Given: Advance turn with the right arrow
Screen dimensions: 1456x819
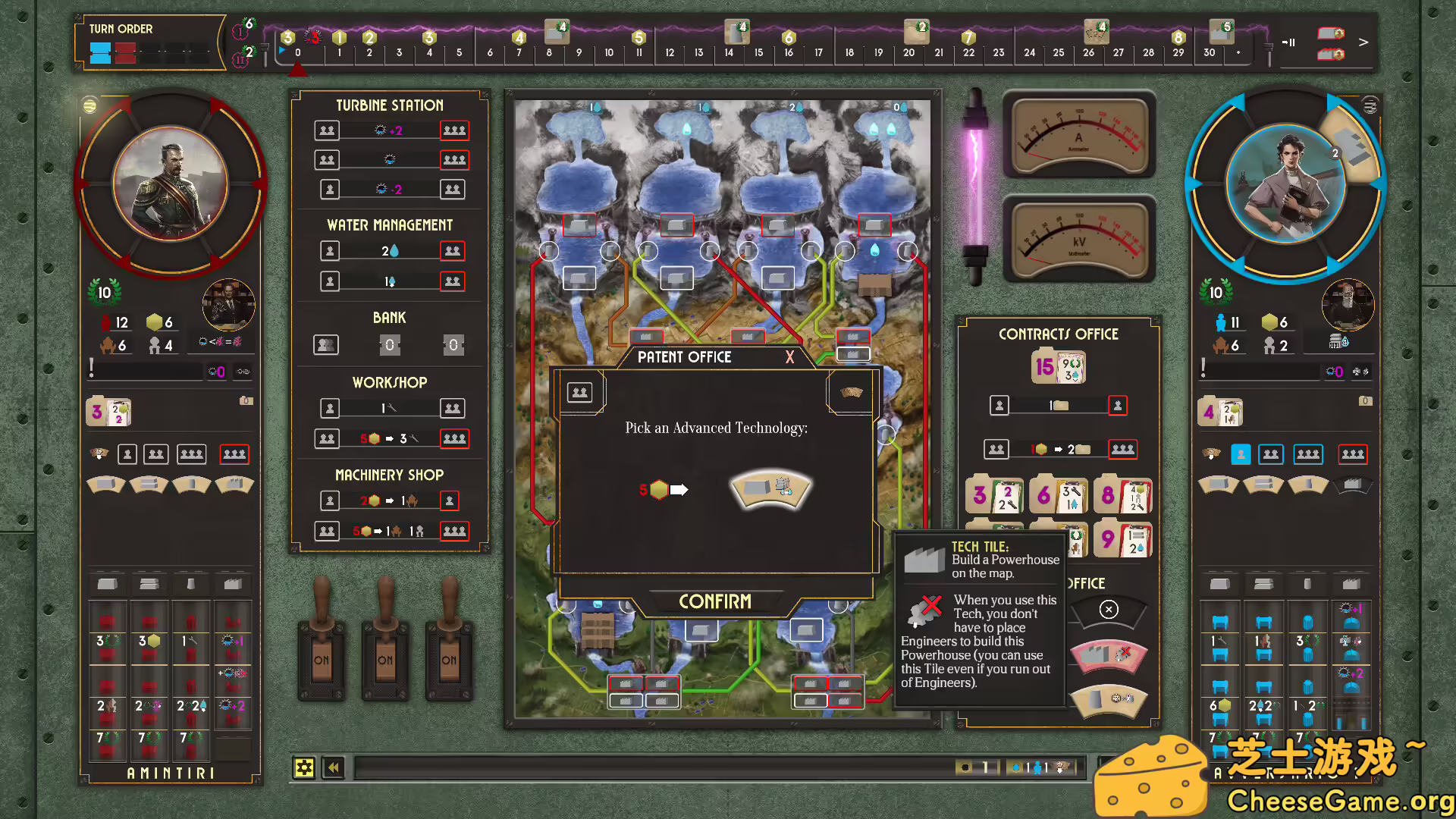Looking at the screenshot, I should coord(1363,42).
